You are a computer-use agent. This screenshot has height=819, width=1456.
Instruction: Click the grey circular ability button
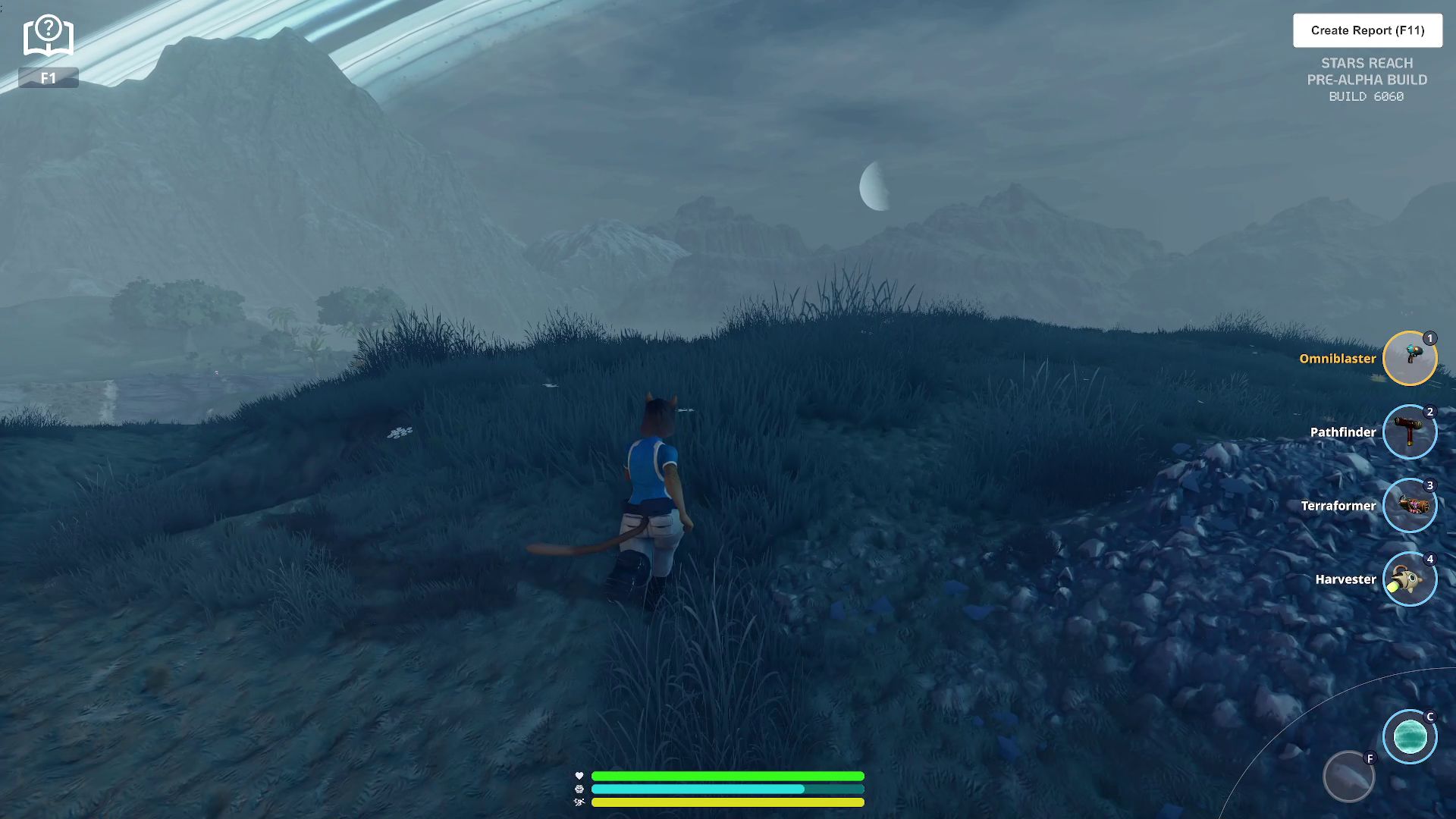tap(1348, 777)
